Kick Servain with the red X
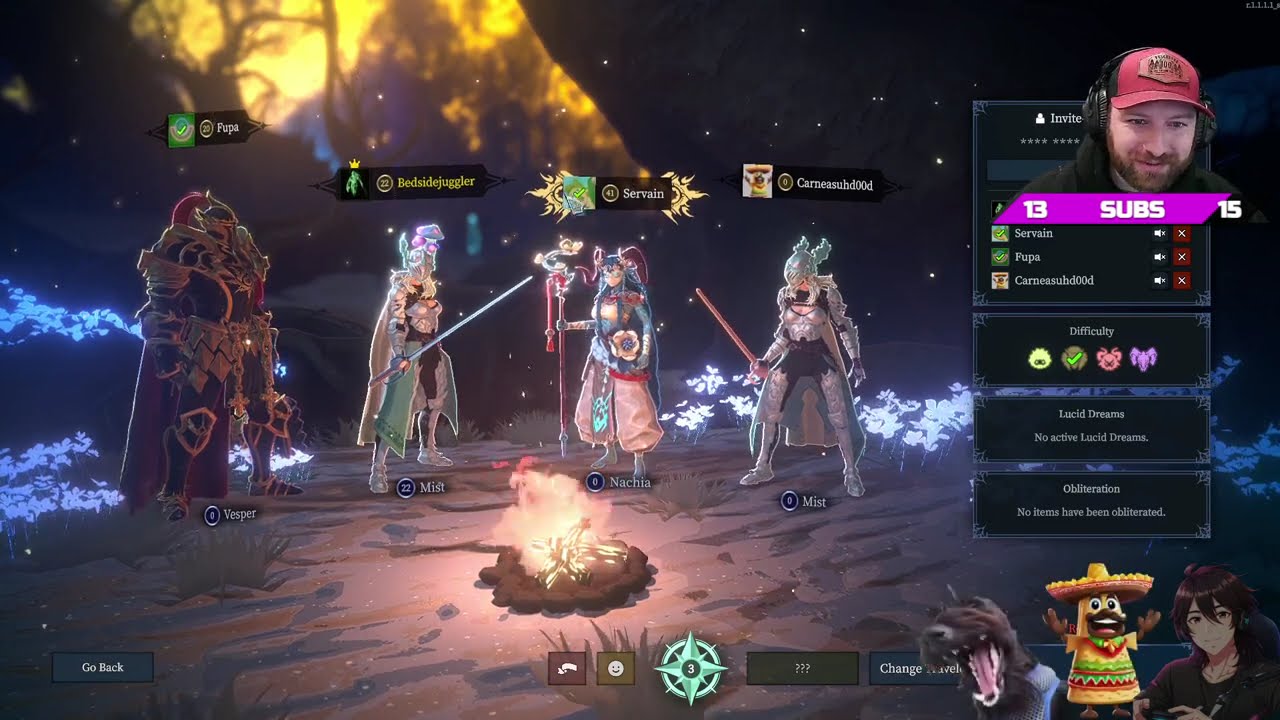This screenshot has width=1280, height=720. tap(1182, 233)
